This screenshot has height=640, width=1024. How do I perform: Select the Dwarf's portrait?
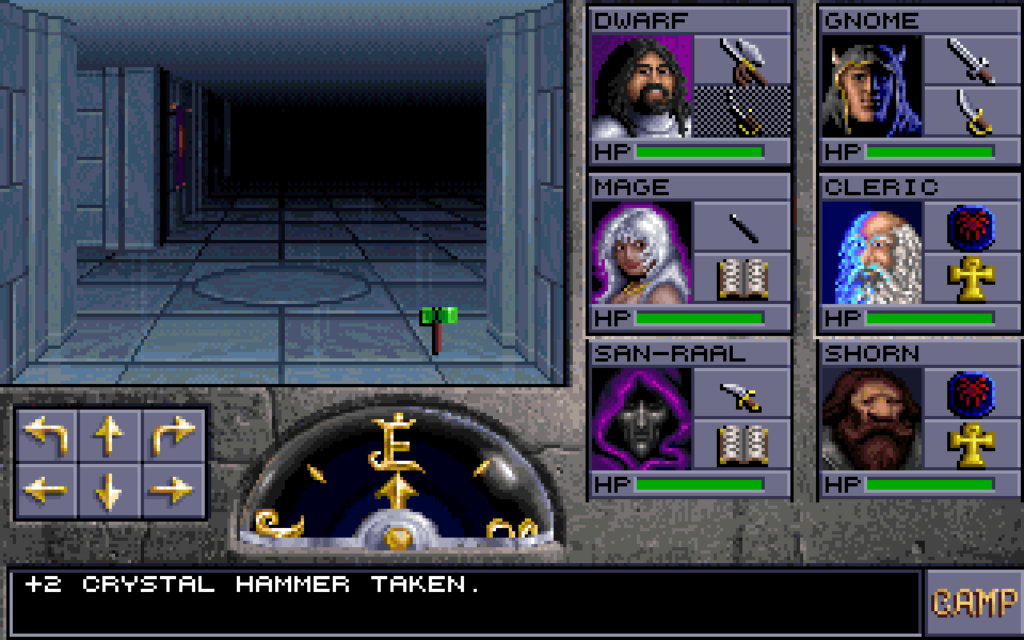pos(641,87)
